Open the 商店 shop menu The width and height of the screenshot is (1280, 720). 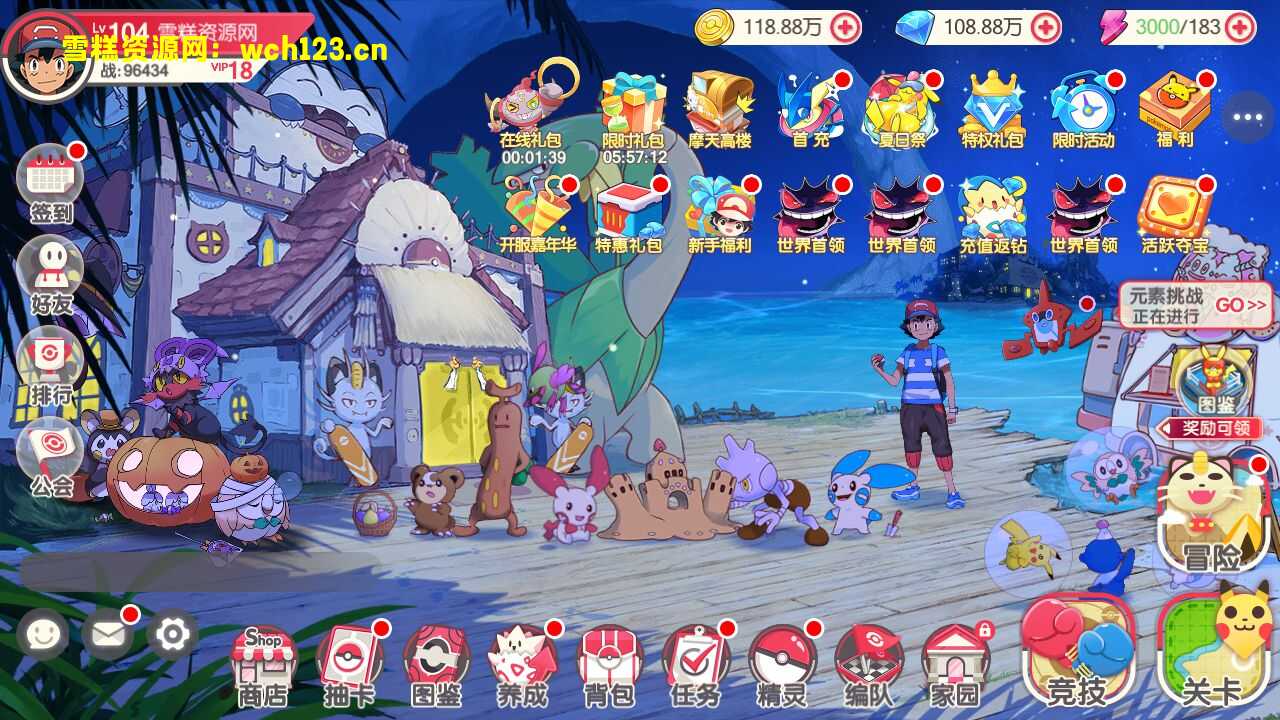pyautogui.click(x=262, y=663)
